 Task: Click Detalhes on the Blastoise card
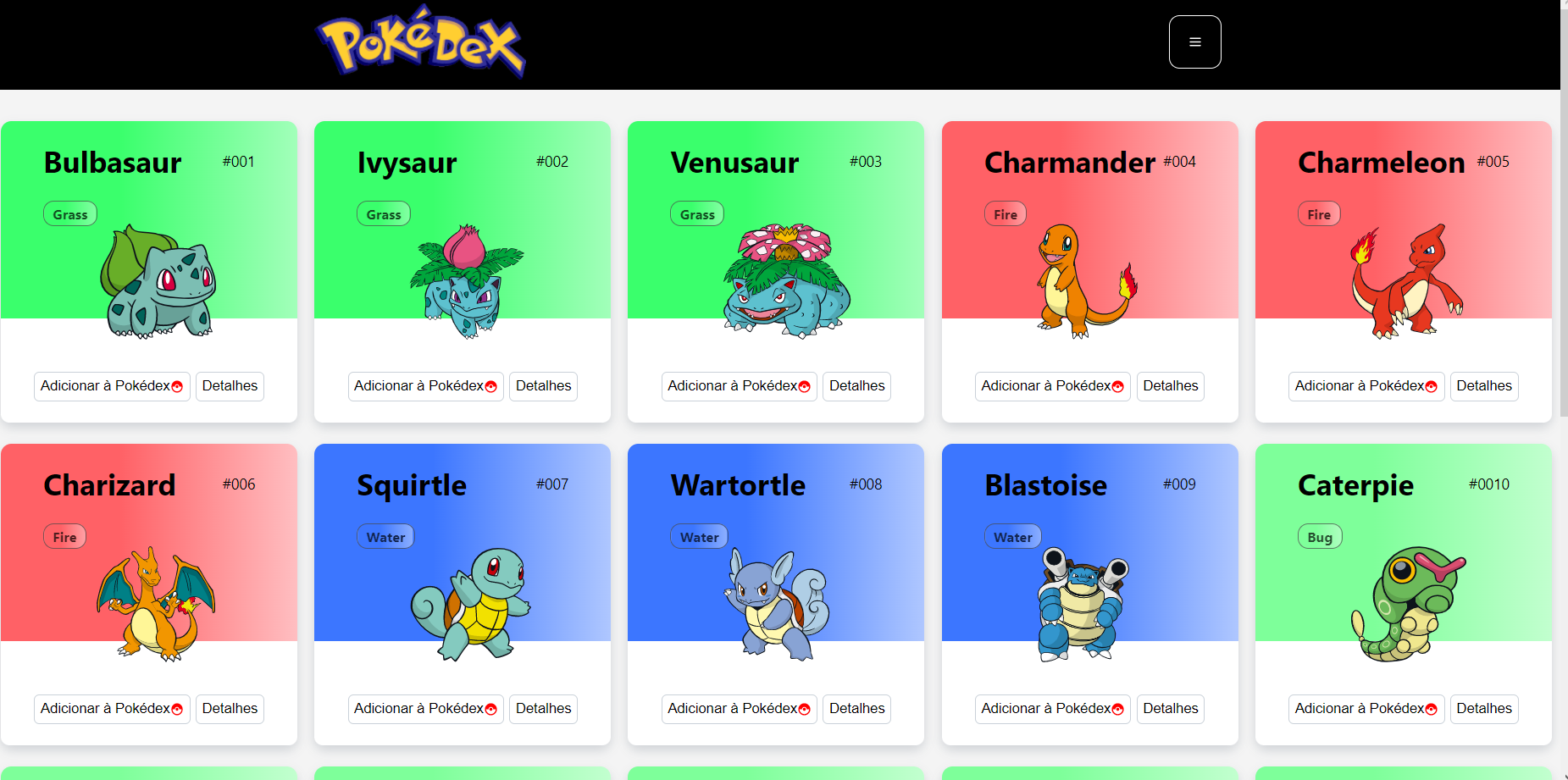pos(1170,709)
